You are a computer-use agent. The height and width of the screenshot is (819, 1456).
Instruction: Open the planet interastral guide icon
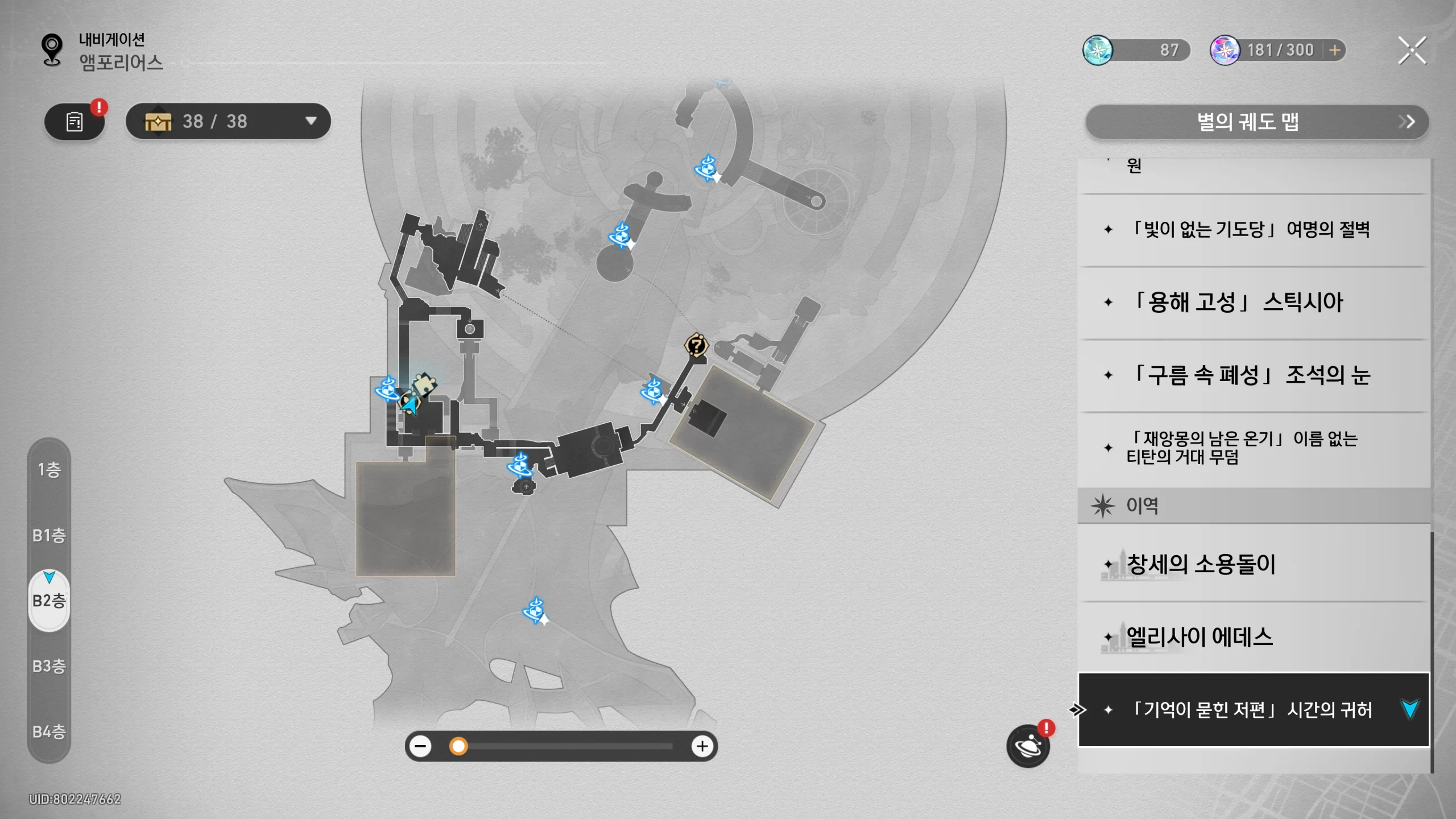click(x=1028, y=746)
